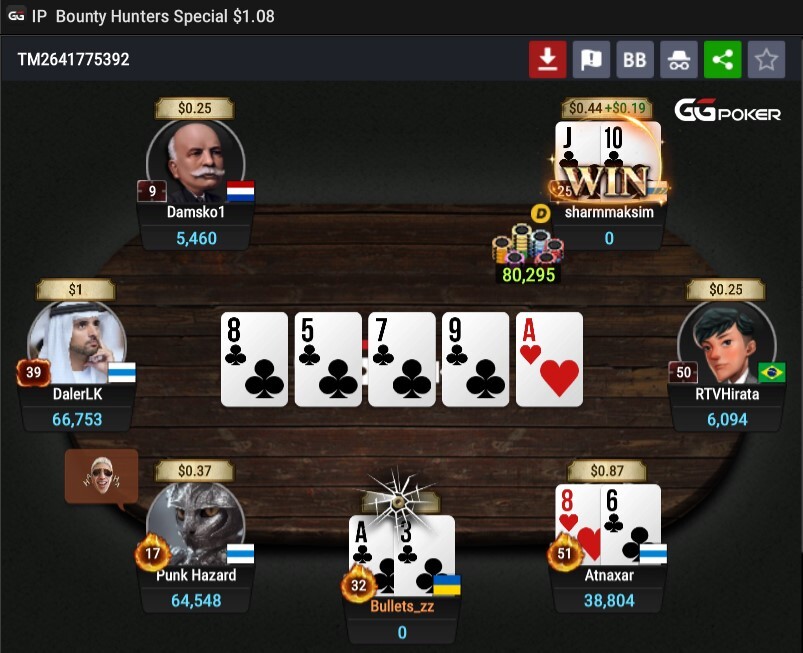Click the emoji face next to Punk Hazard
The image size is (803, 653).
coord(101,475)
